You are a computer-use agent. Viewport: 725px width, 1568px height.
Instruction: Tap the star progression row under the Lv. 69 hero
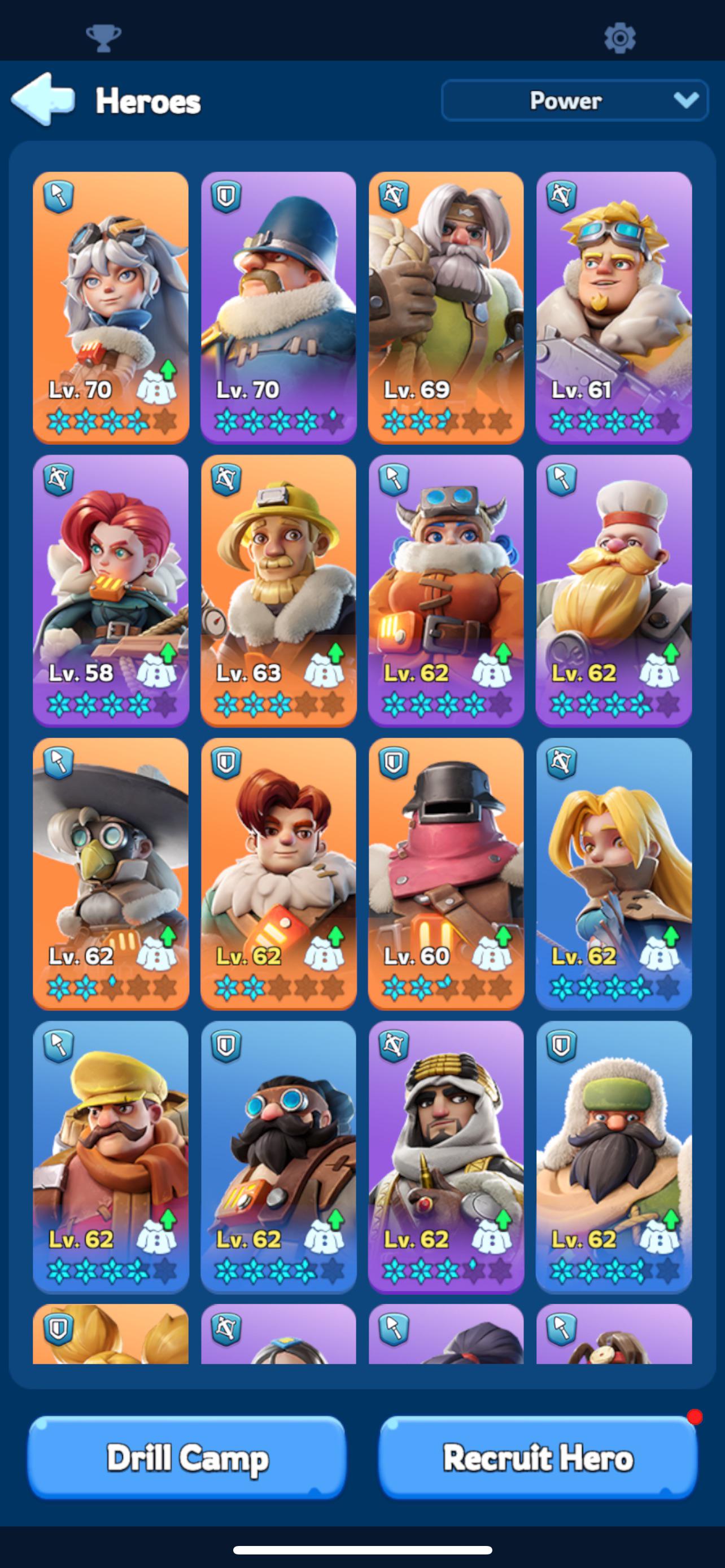coord(446,420)
